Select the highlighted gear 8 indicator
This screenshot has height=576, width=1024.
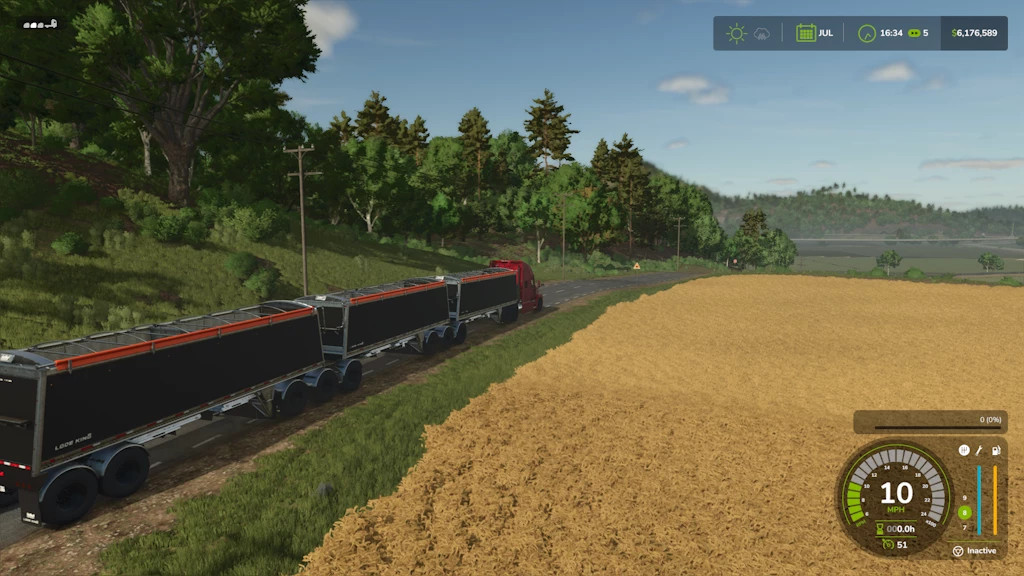964,512
